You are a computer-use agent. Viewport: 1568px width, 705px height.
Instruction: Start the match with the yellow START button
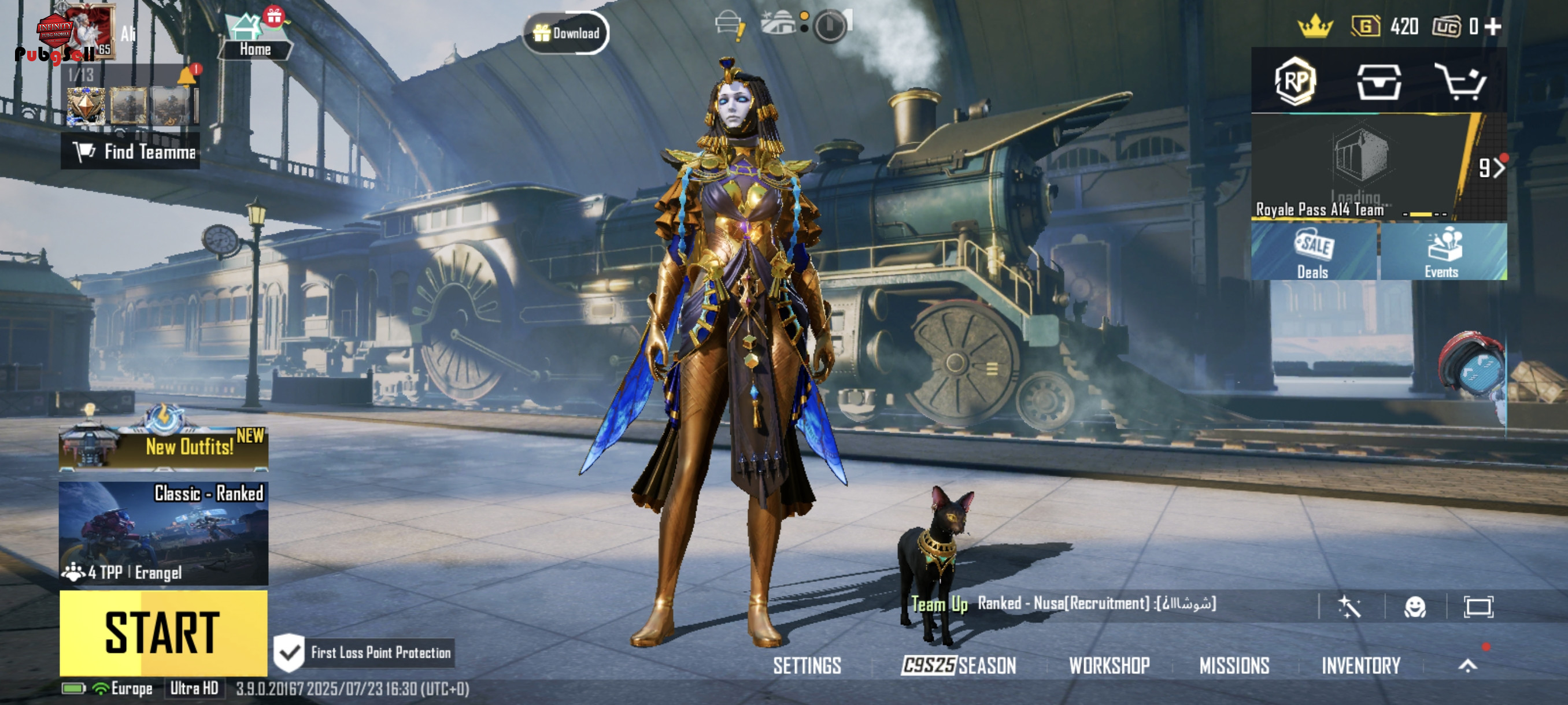(x=163, y=633)
